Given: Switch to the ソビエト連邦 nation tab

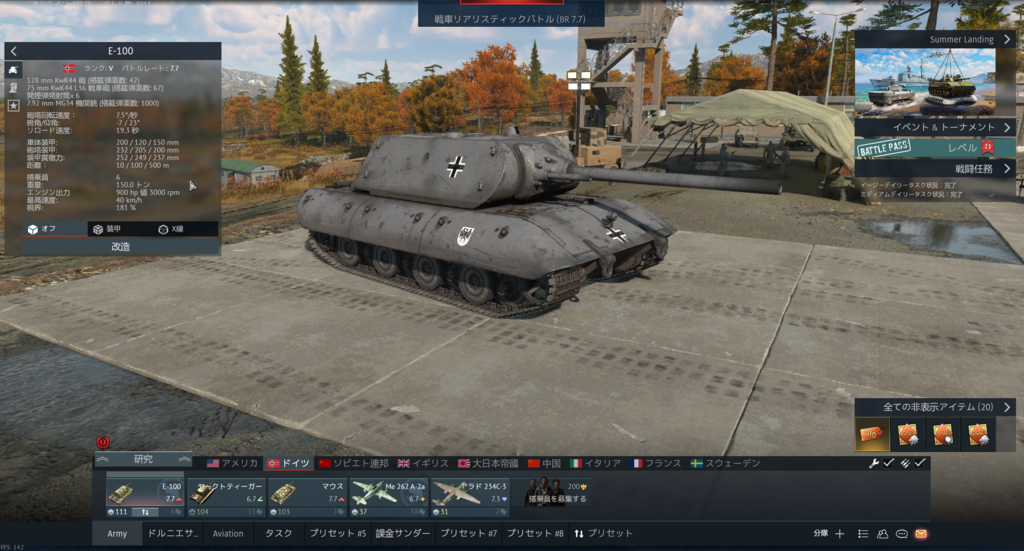Looking at the screenshot, I should (x=354, y=464).
